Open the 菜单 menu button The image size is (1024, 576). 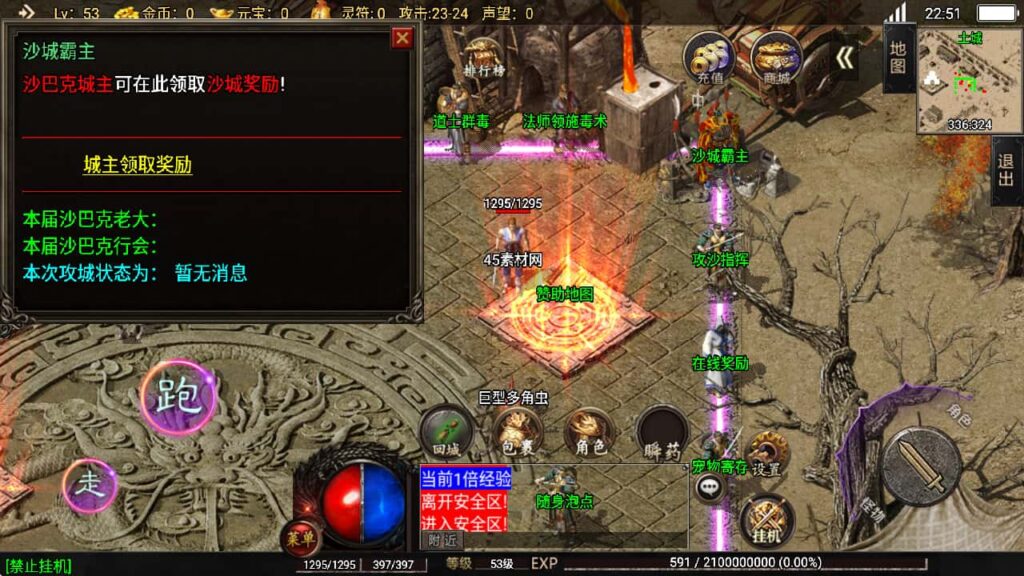(x=300, y=538)
